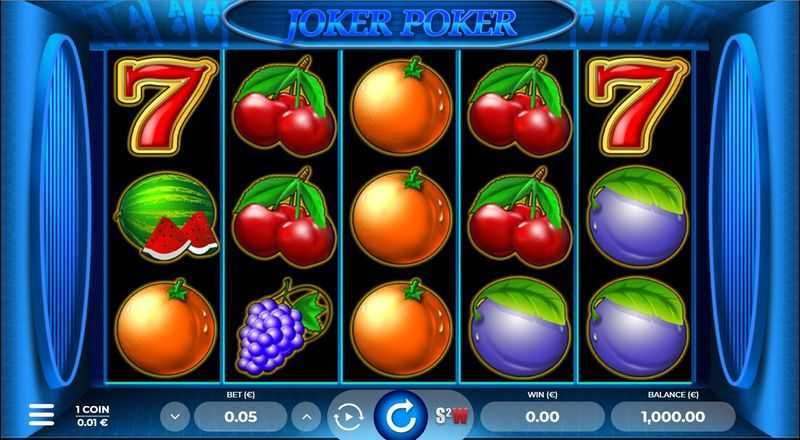Click the S2W button
This screenshot has height=440, width=800.
pos(446,415)
